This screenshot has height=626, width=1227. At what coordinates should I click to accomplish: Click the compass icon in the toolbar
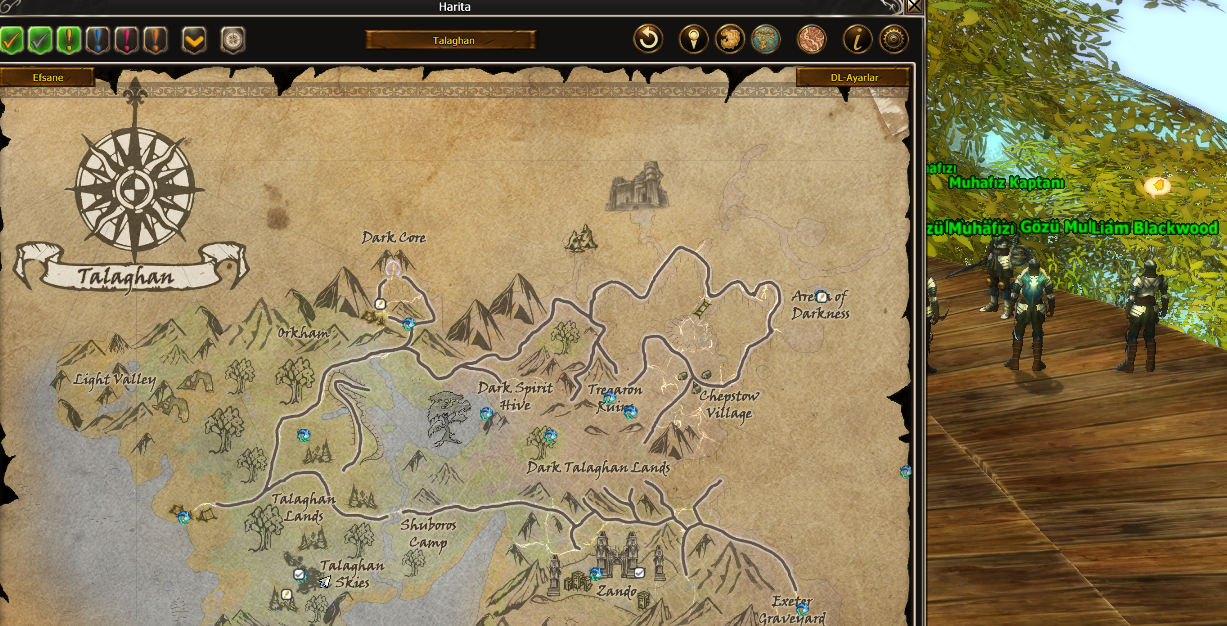click(233, 40)
